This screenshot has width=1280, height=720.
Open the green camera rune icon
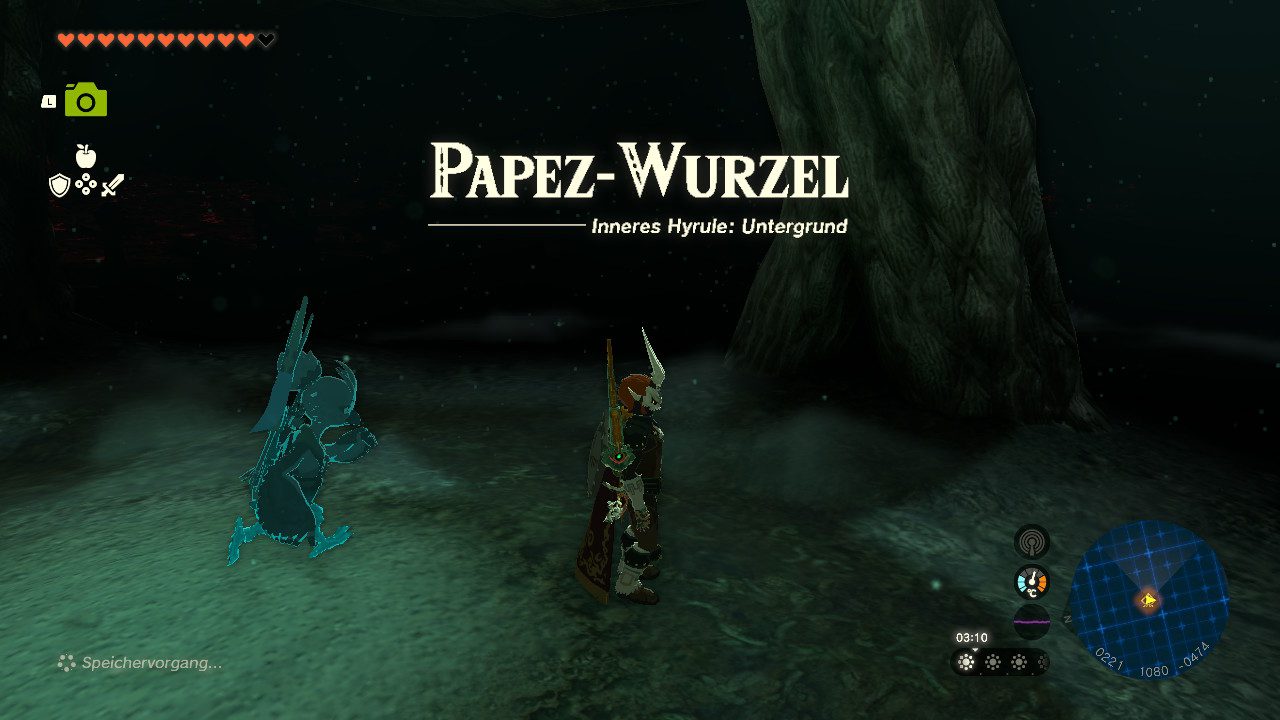tap(86, 100)
